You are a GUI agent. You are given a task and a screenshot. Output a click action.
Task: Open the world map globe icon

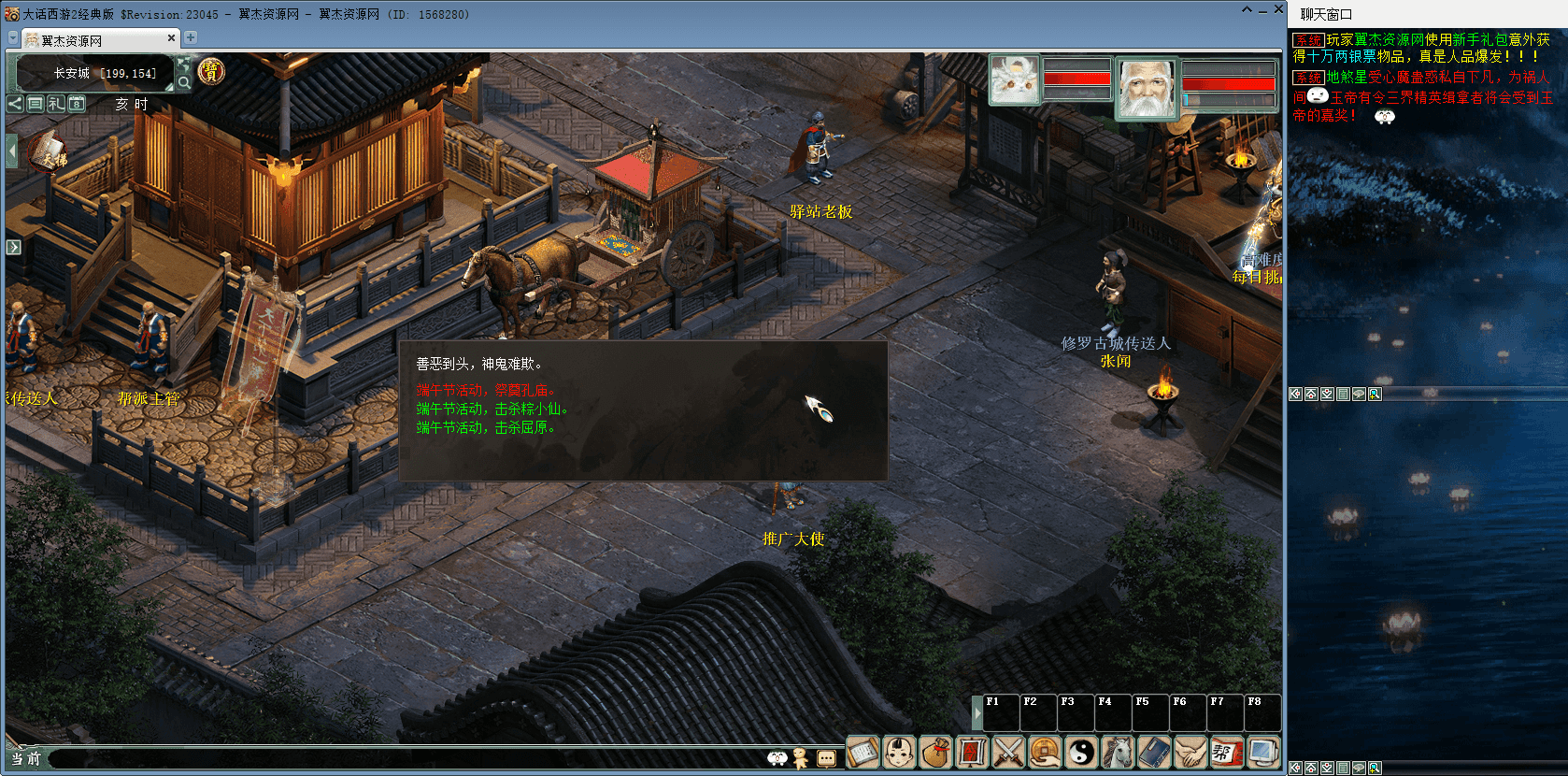click(184, 64)
